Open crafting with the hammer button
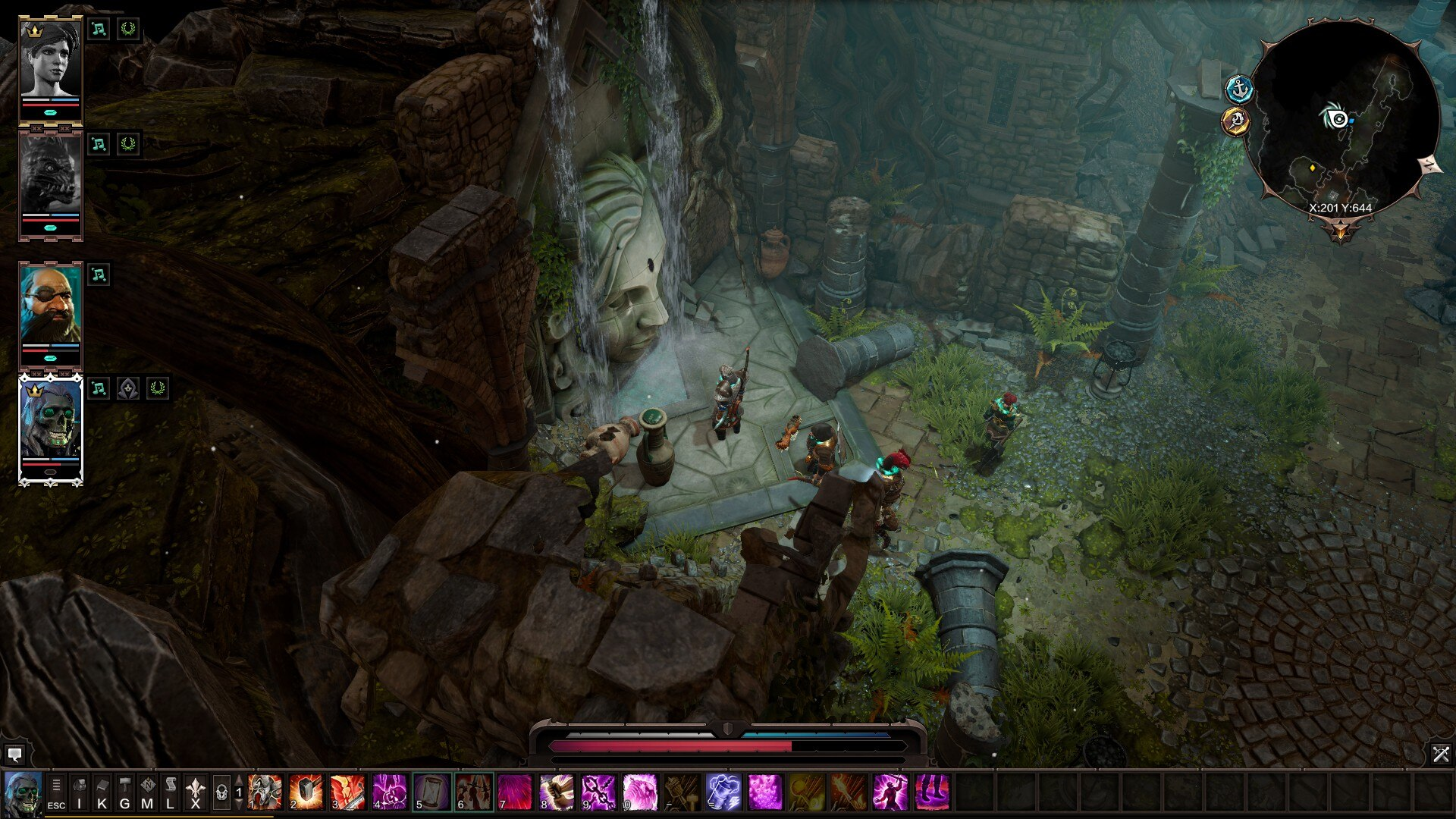 point(125,792)
